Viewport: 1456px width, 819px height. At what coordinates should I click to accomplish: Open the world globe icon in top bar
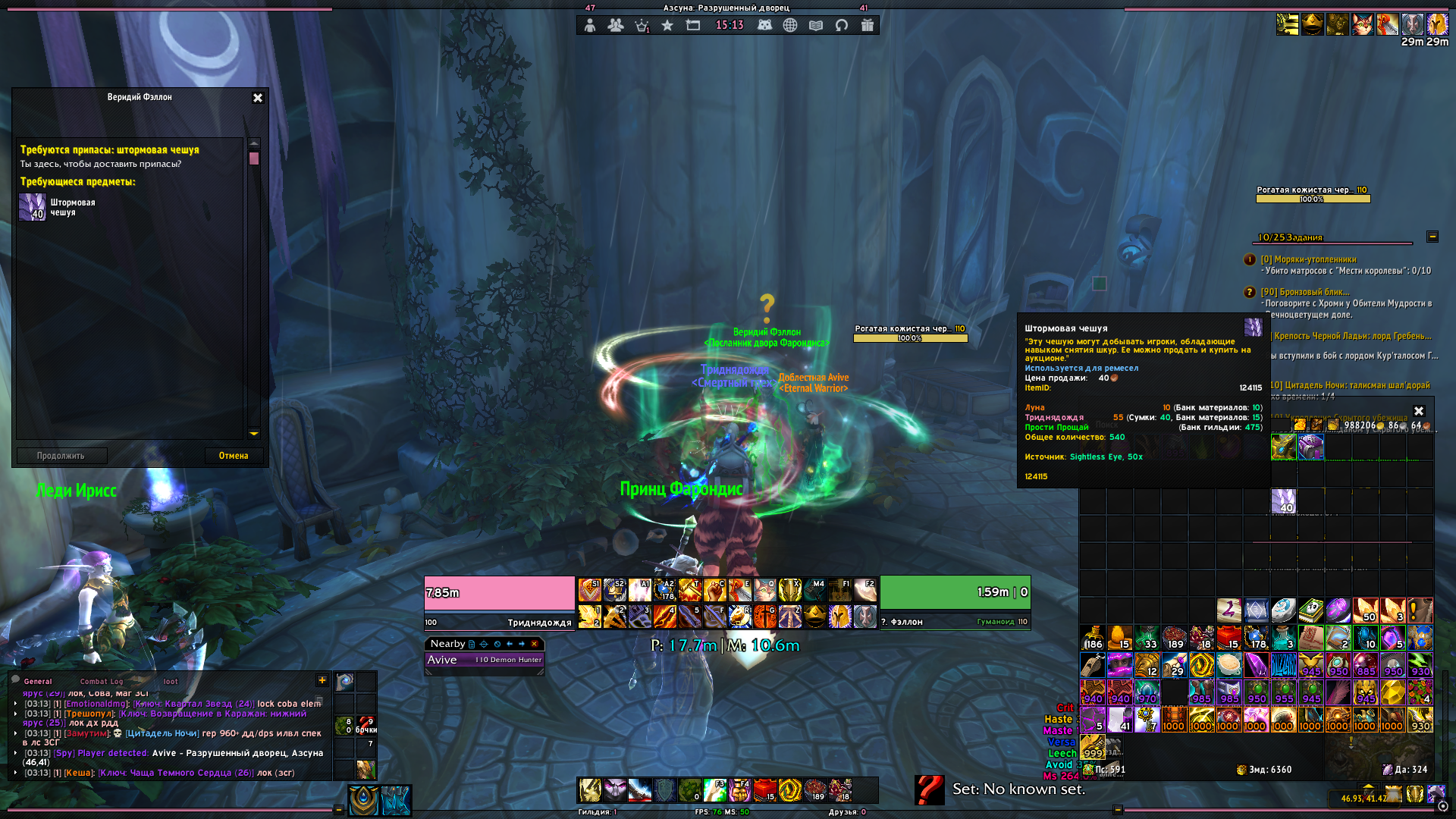click(x=790, y=26)
